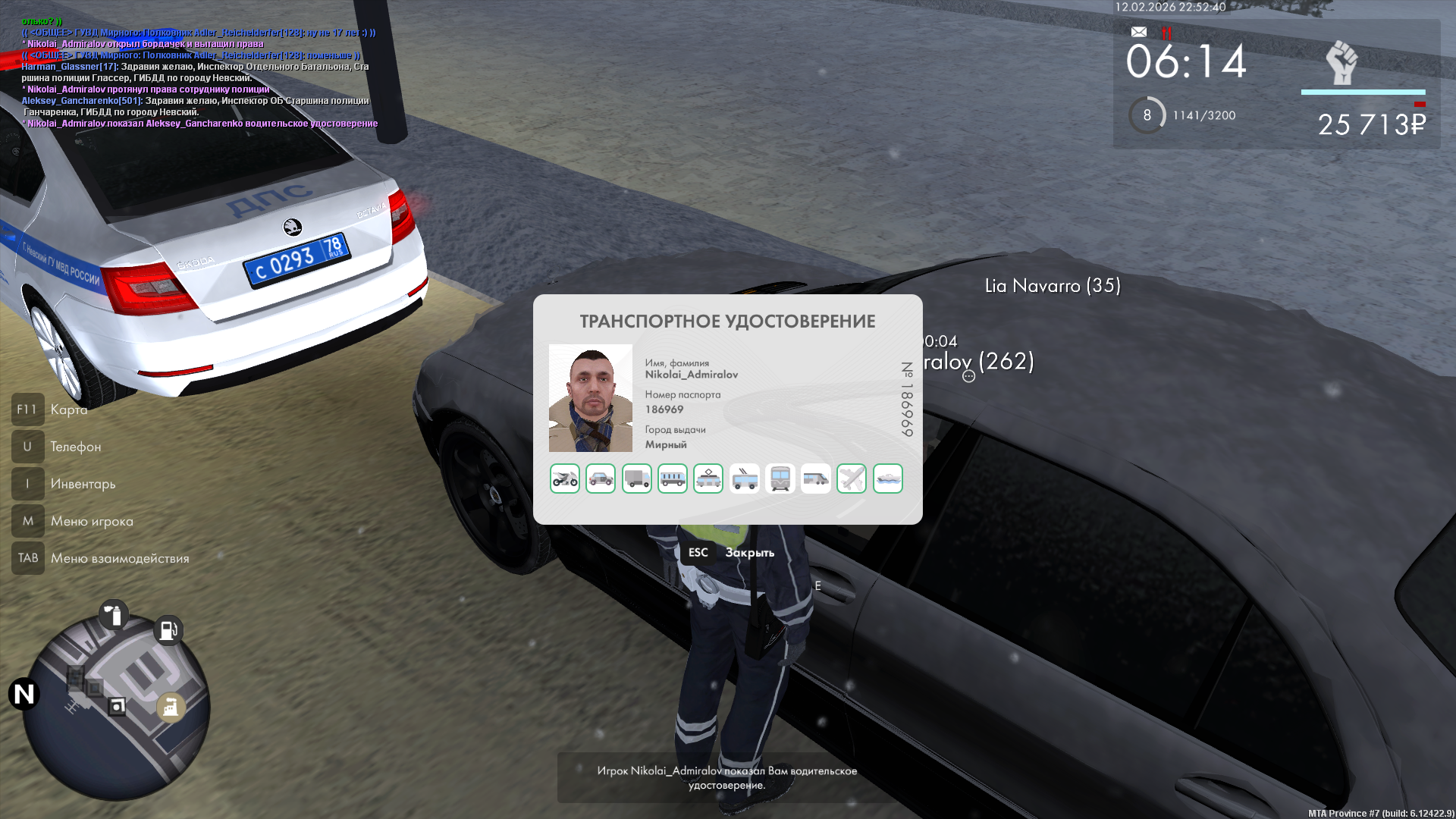Select the metro train license icon
The height and width of the screenshot is (819, 1456).
pos(780,479)
